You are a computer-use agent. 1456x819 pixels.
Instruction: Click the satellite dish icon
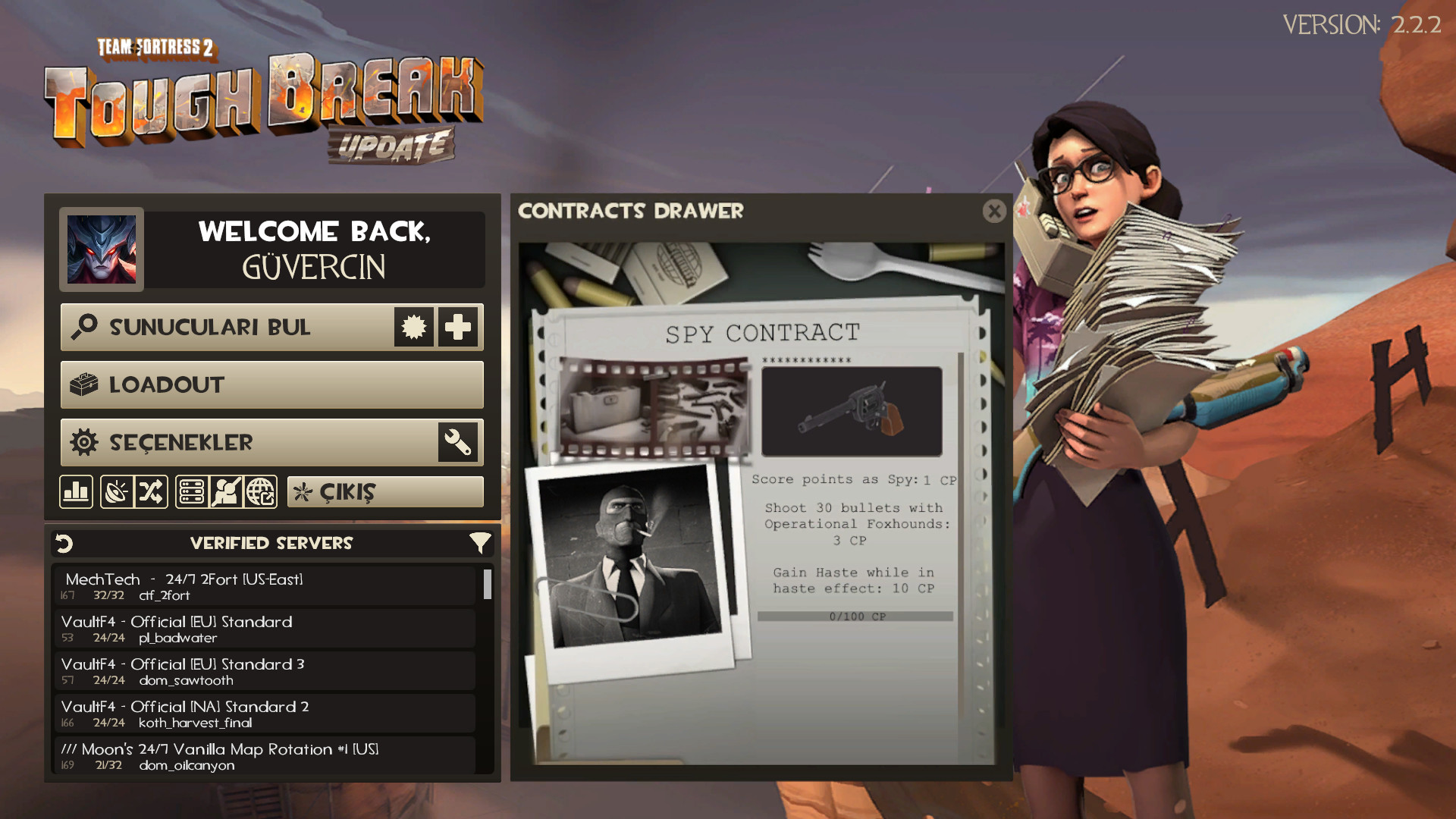[x=117, y=492]
